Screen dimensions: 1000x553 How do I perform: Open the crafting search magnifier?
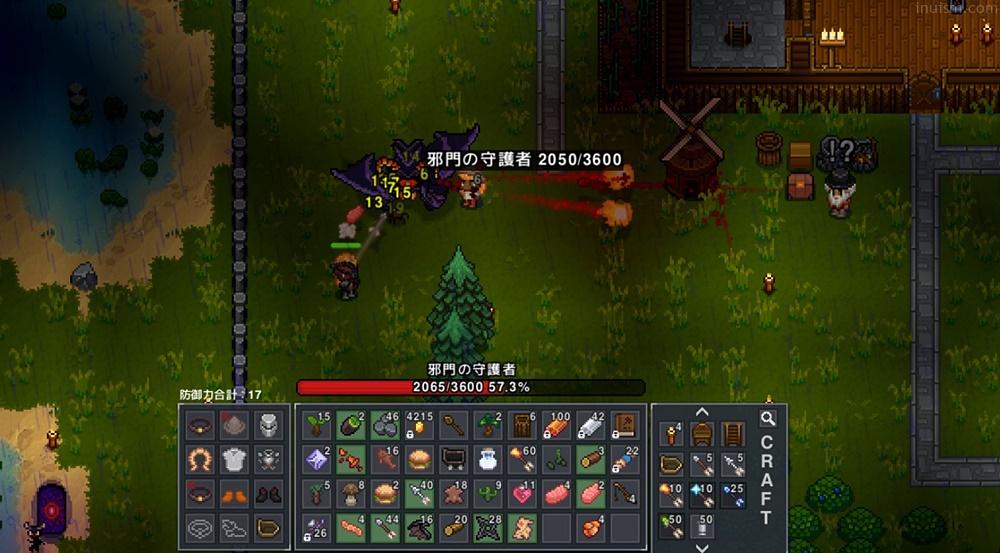(x=768, y=419)
